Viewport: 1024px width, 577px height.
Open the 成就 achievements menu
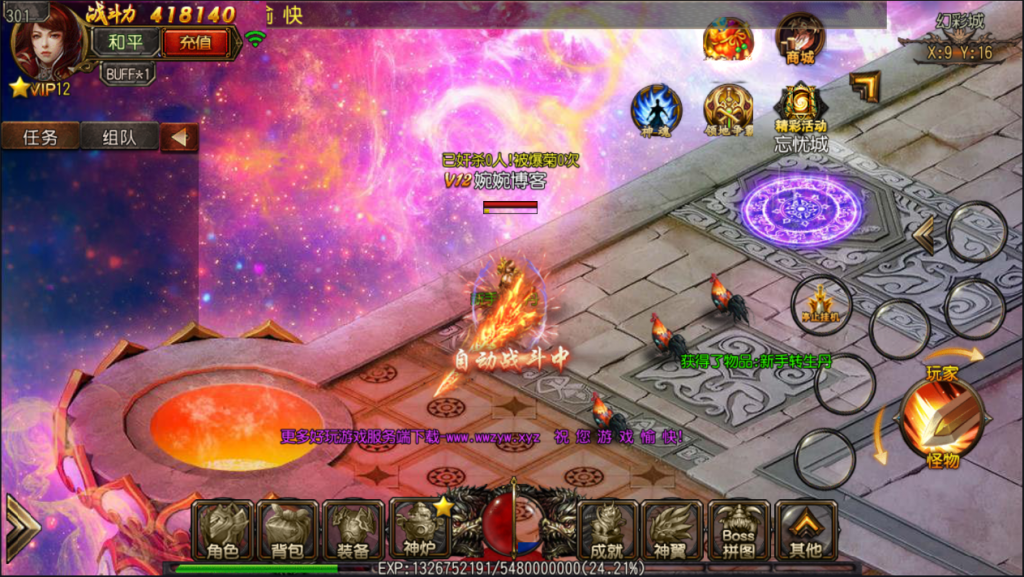point(607,531)
